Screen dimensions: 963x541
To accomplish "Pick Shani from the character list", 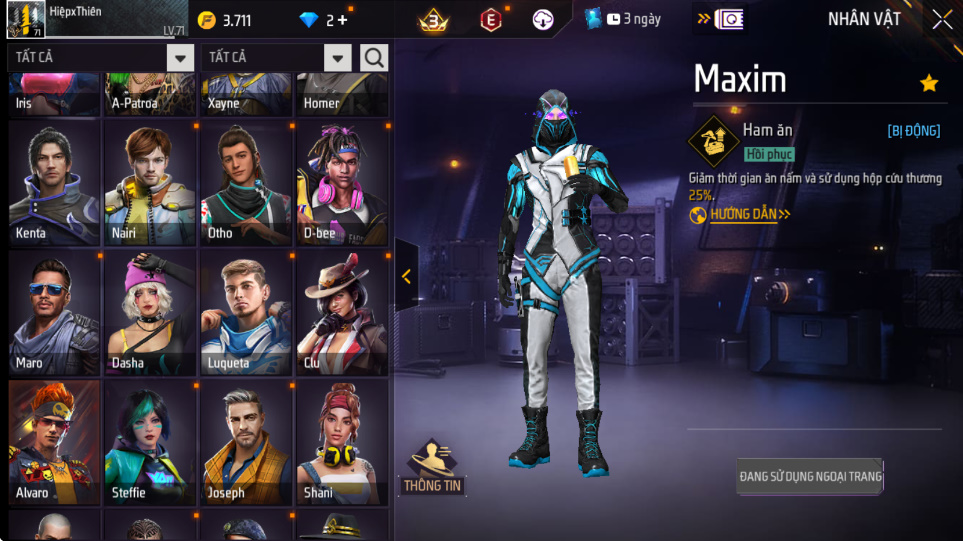I will tap(342, 442).
